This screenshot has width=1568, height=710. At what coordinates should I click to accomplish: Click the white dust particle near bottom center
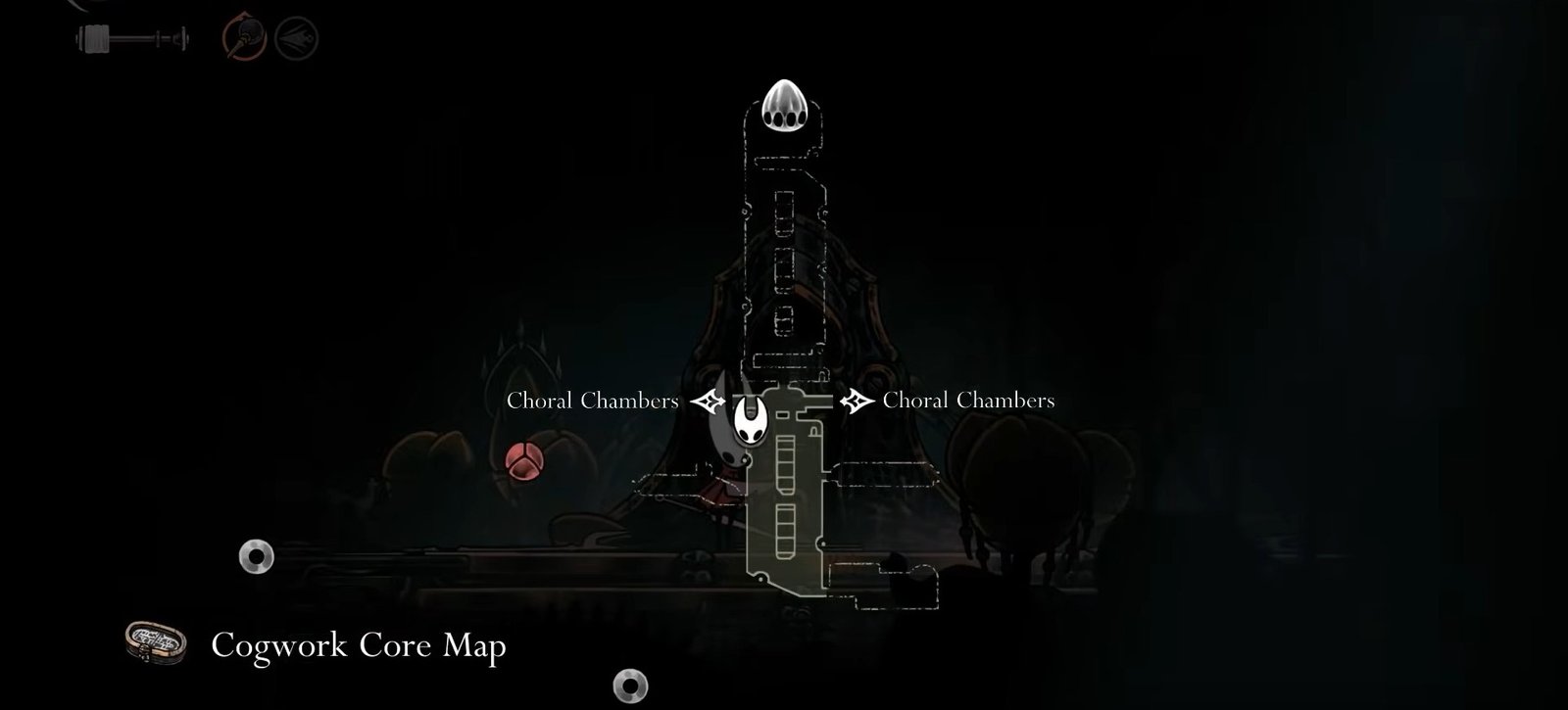click(630, 686)
